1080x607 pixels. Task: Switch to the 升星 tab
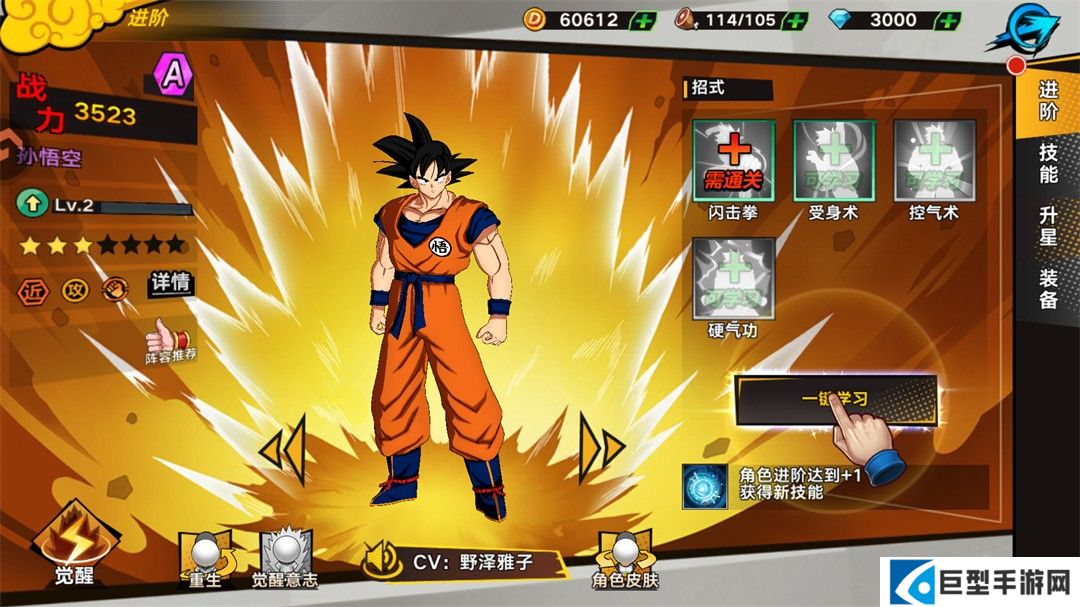(x=1048, y=226)
